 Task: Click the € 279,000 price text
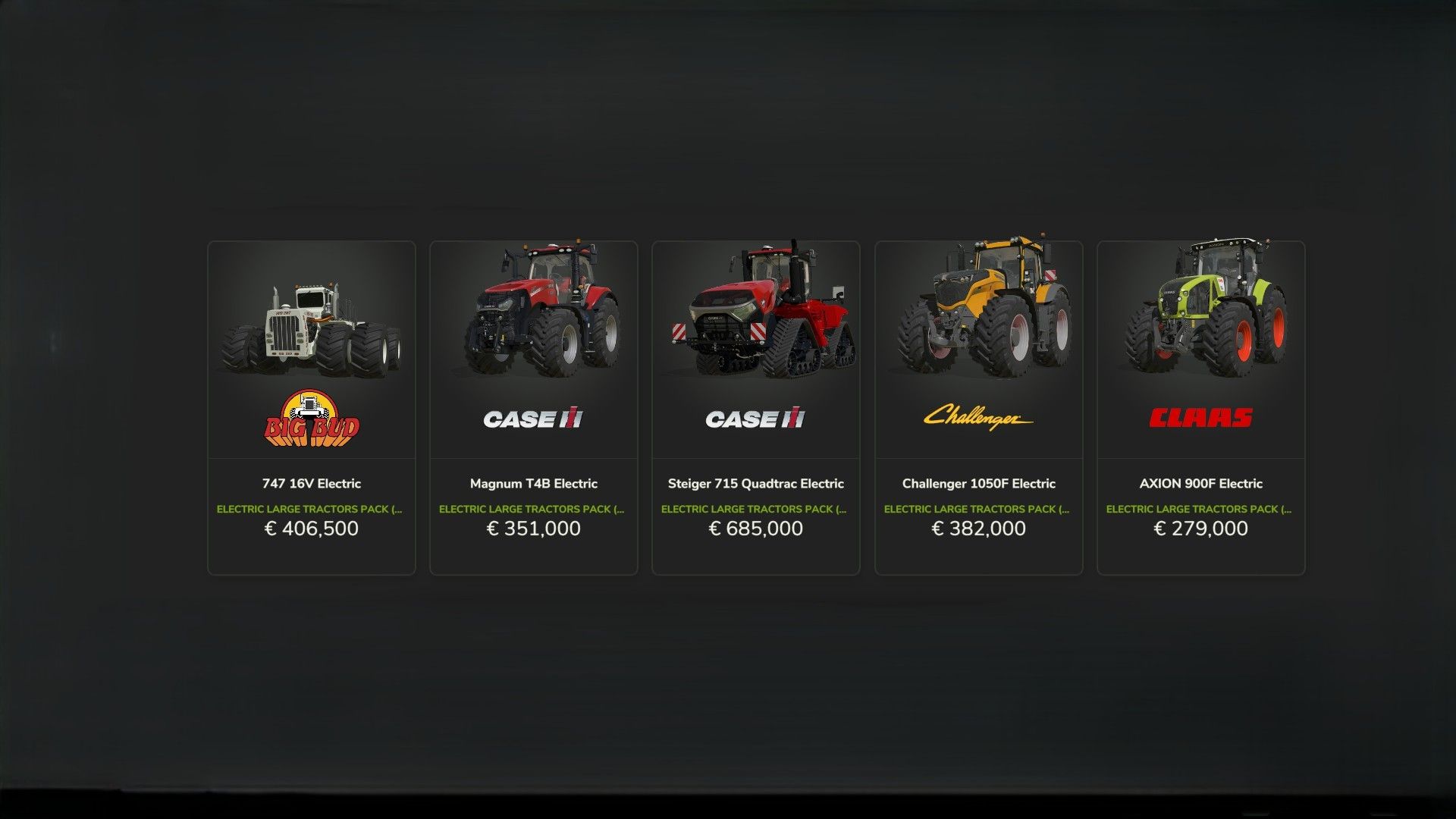tap(1200, 529)
